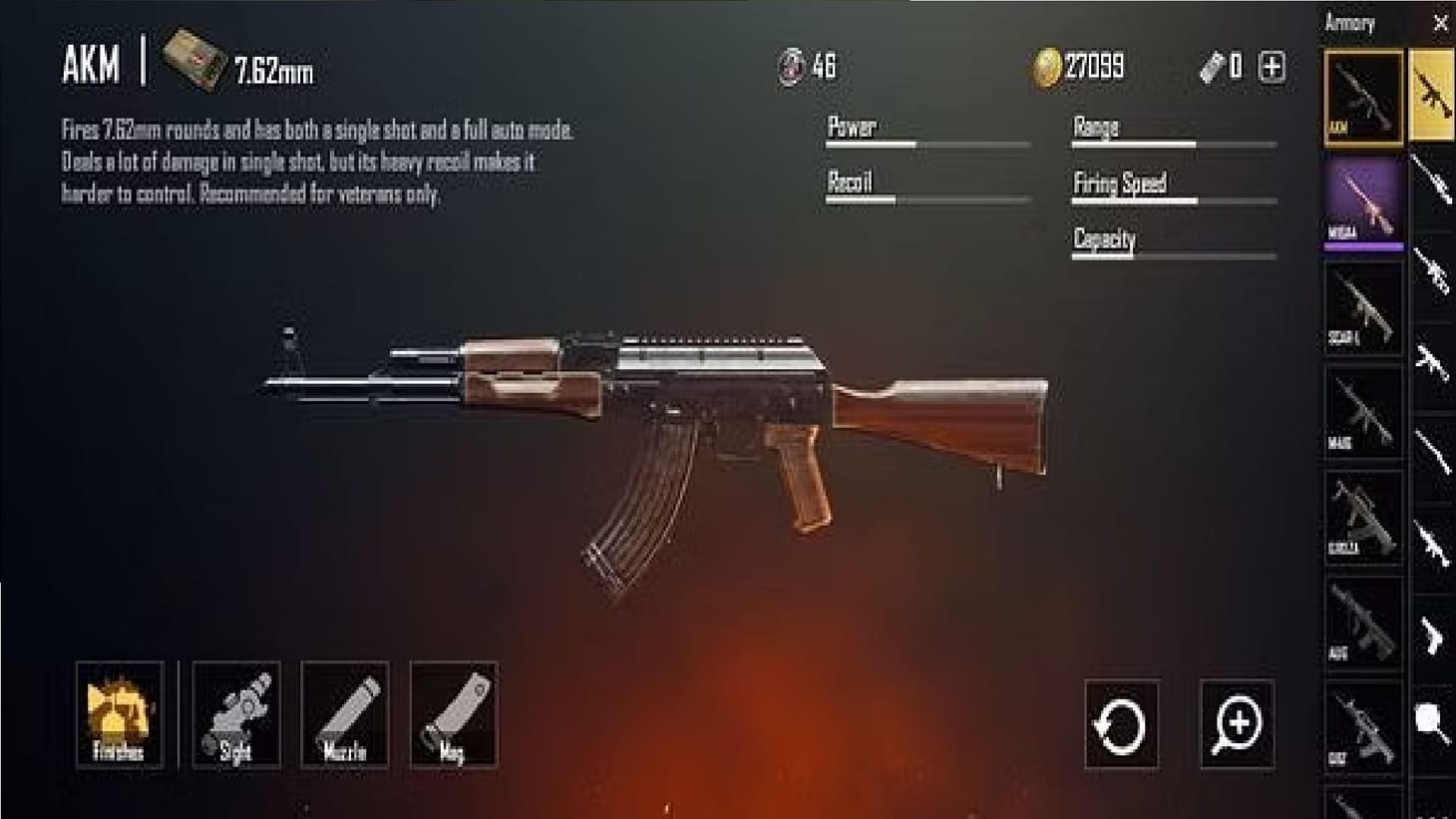Click the reset rotation icon
The image size is (1456, 819).
pyautogui.click(x=1121, y=725)
